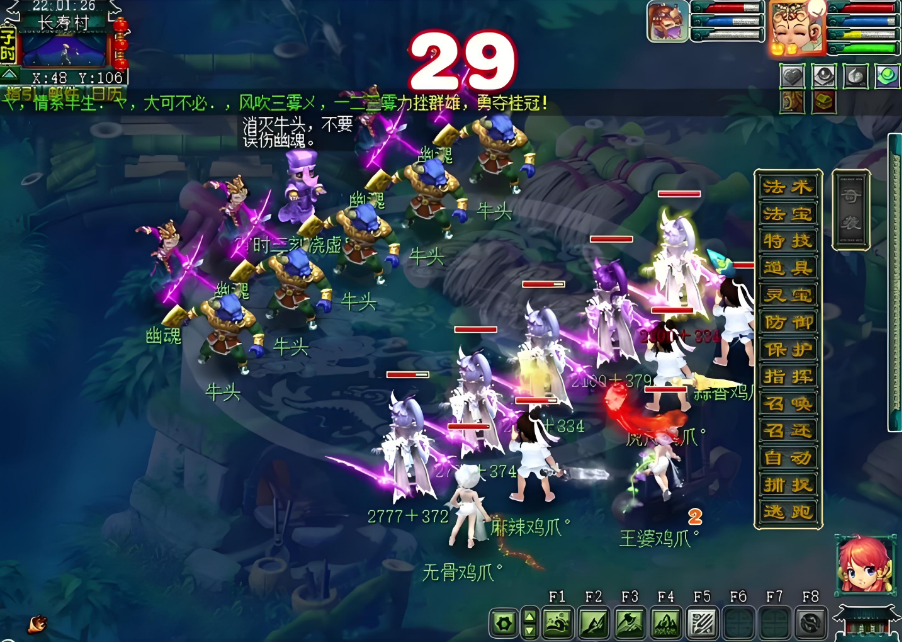Screen dimensions: 902x642
Task: Choose the 特技 special skill command
Action: click(789, 241)
